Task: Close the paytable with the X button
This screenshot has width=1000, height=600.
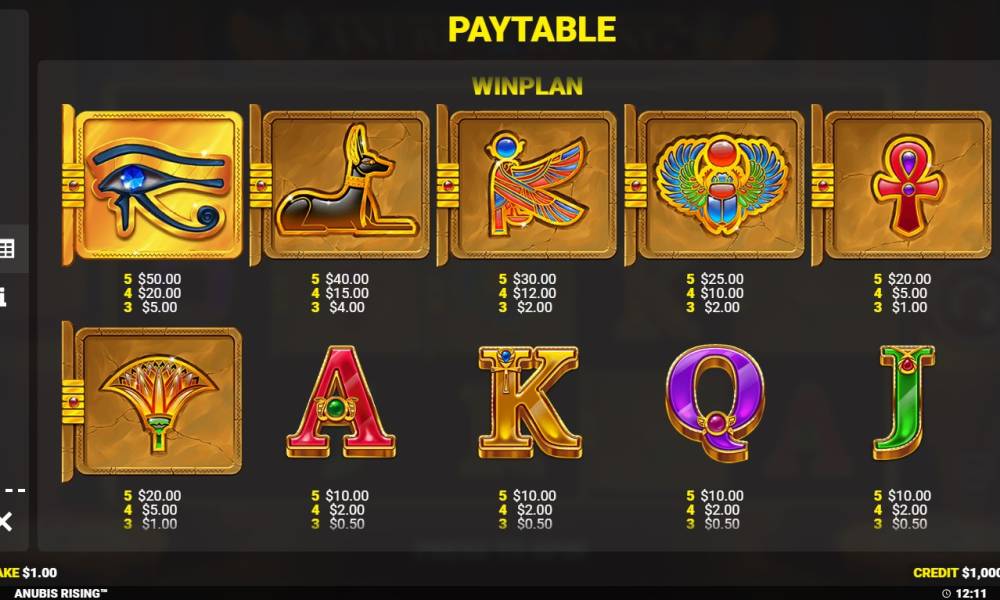Action: tap(5, 521)
